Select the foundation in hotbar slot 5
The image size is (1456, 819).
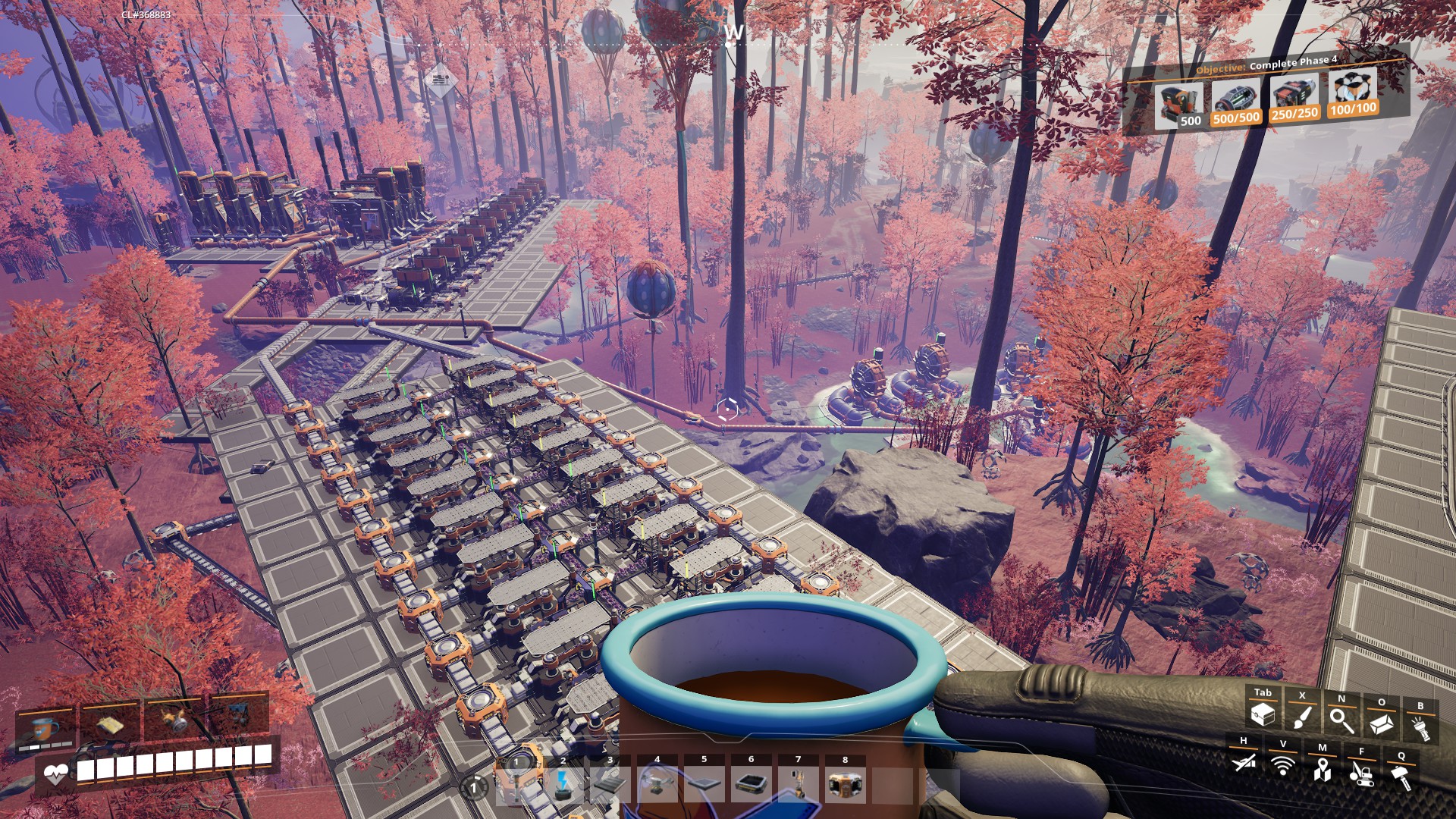704,783
